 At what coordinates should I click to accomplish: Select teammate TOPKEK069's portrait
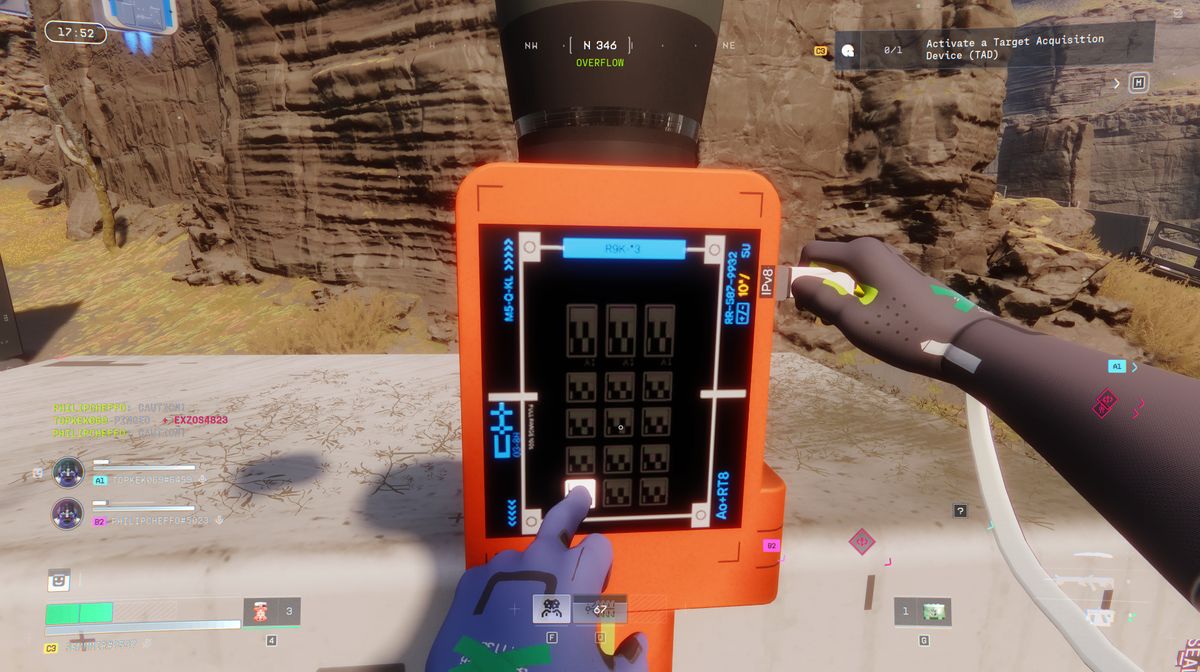pyautogui.click(x=68, y=471)
